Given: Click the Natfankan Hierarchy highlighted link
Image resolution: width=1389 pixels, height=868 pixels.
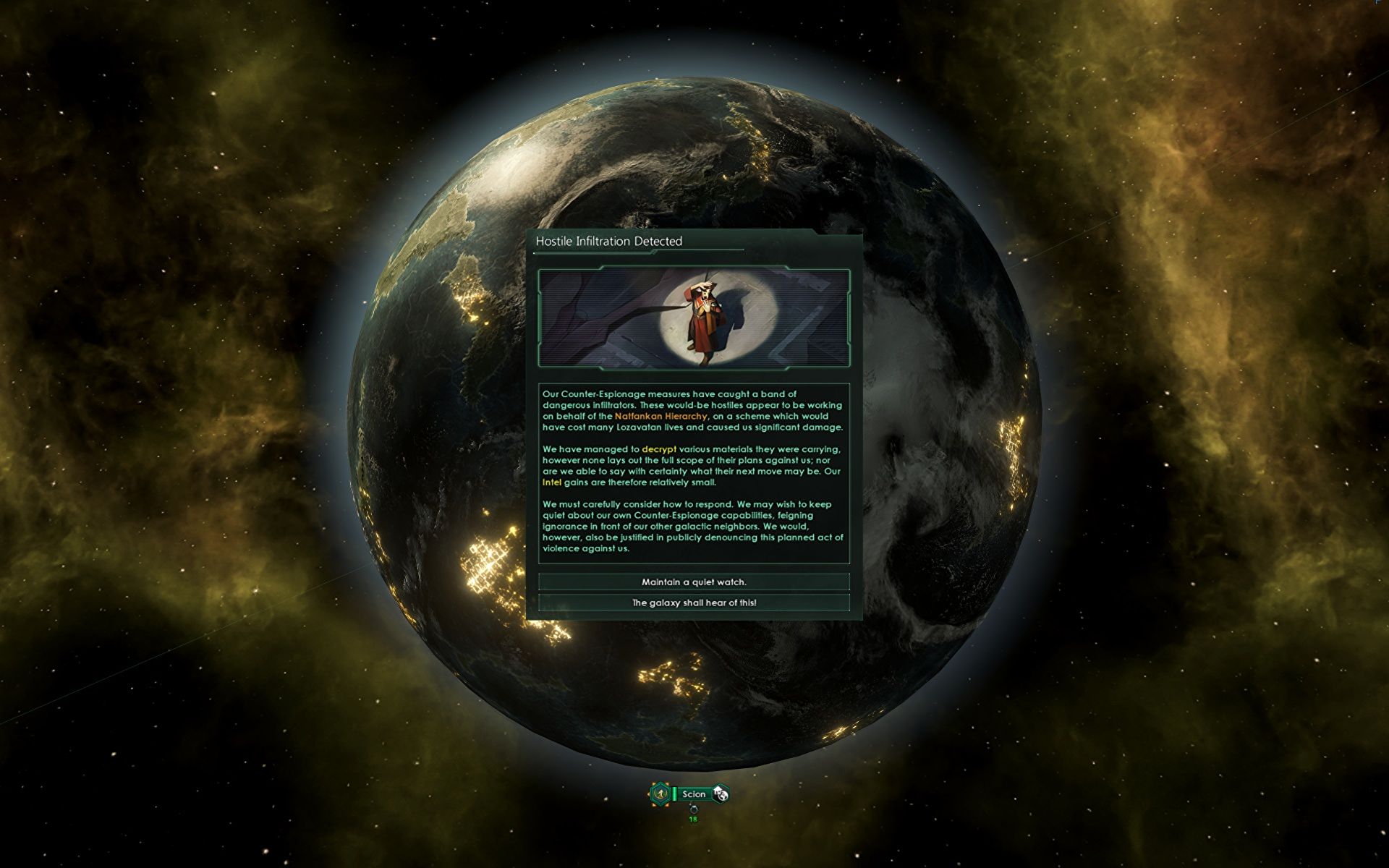Looking at the screenshot, I should [660, 417].
